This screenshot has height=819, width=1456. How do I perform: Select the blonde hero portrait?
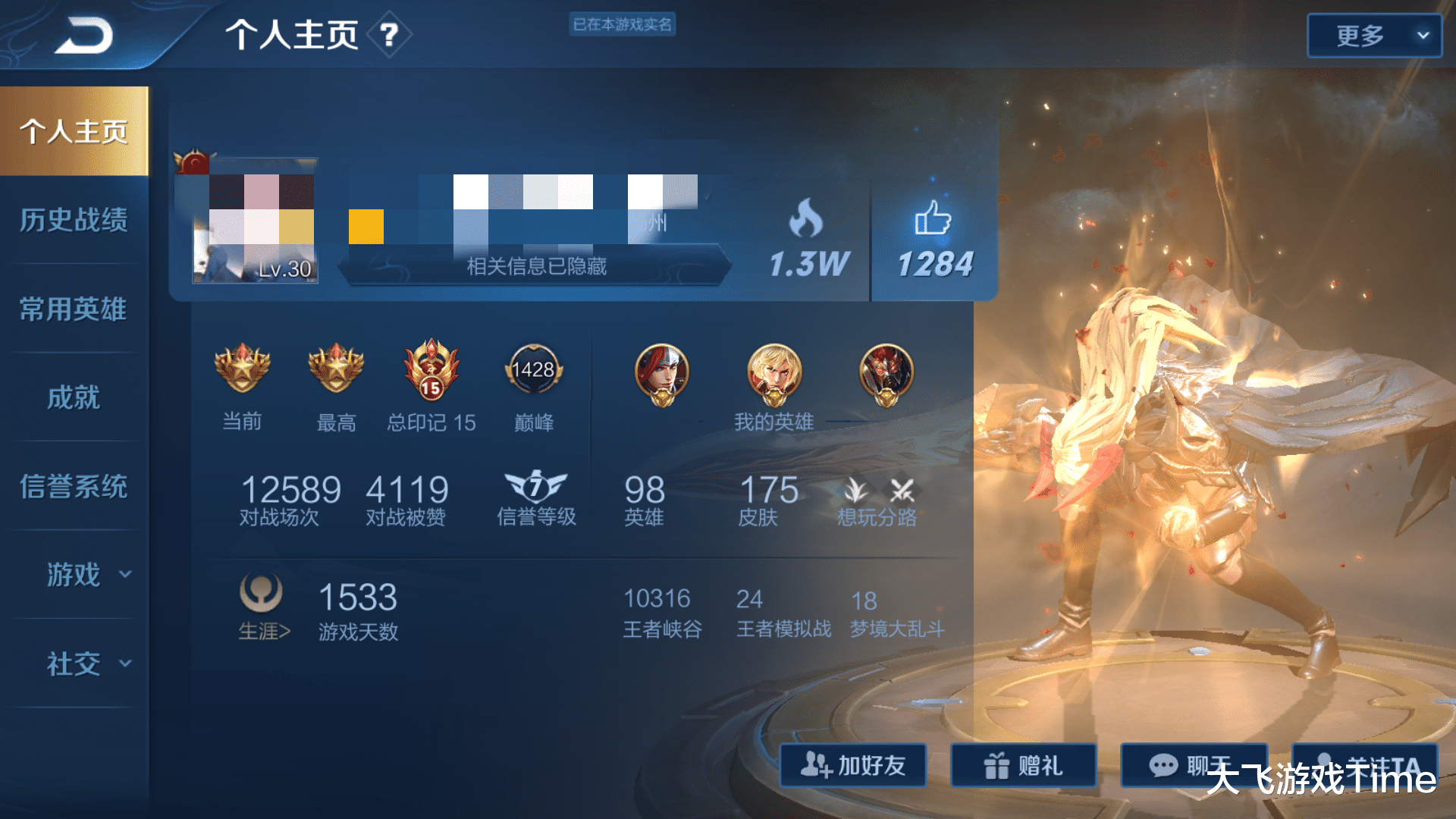click(773, 372)
